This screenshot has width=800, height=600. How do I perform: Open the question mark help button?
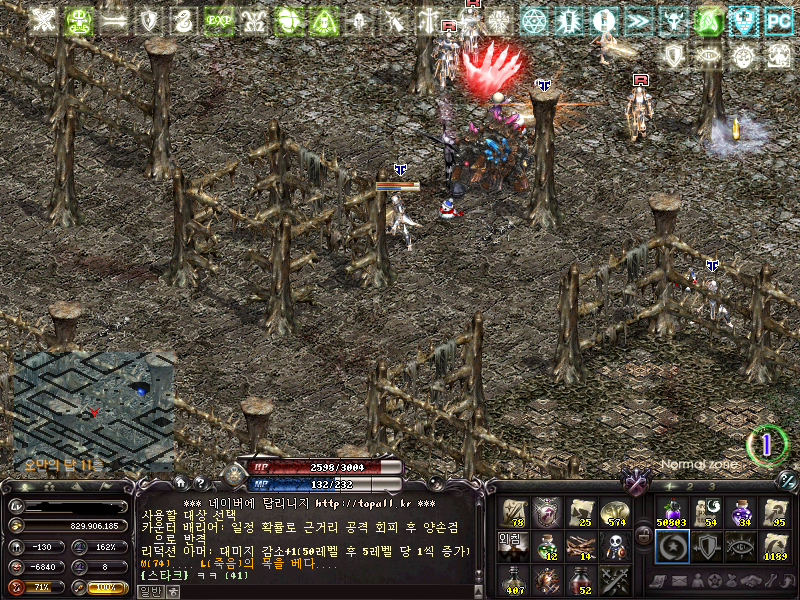(x=200, y=483)
